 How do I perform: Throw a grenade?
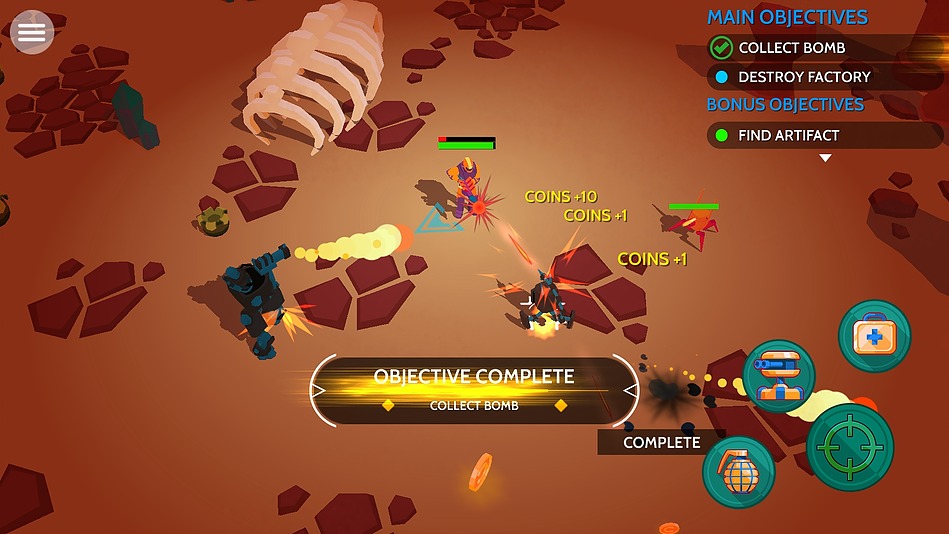coord(739,471)
